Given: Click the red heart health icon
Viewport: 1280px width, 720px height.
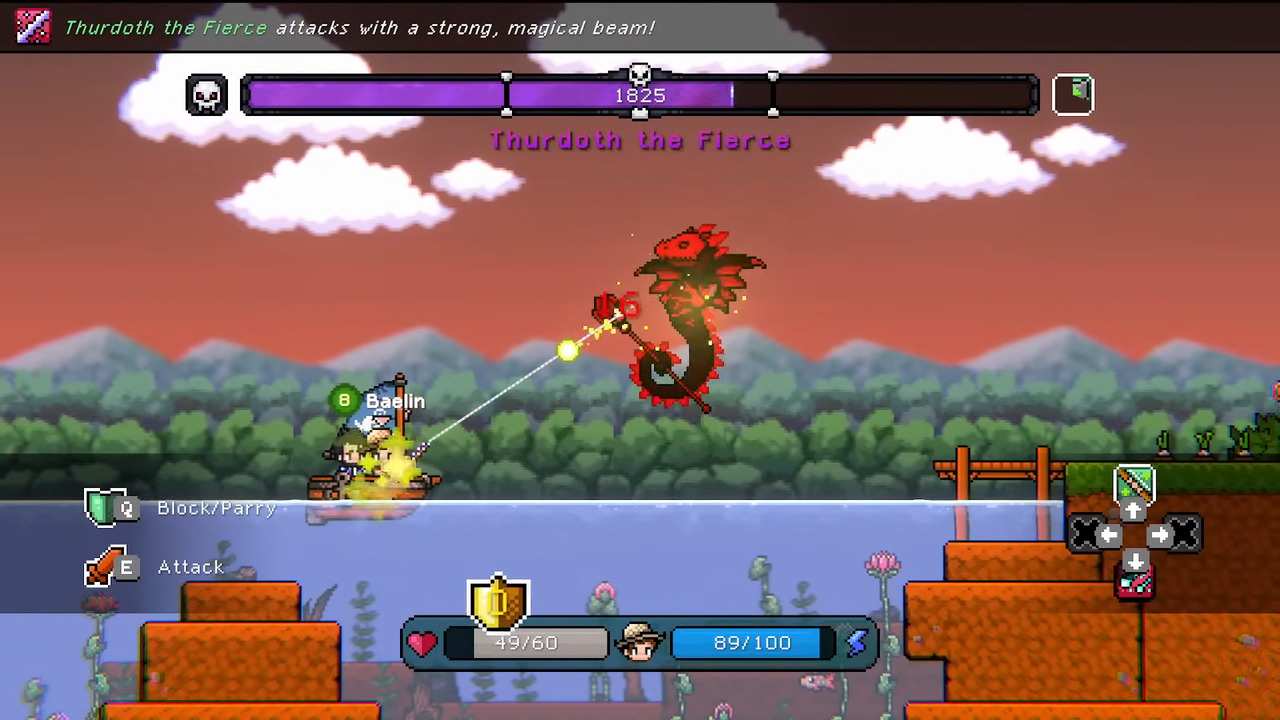Looking at the screenshot, I should [x=423, y=643].
